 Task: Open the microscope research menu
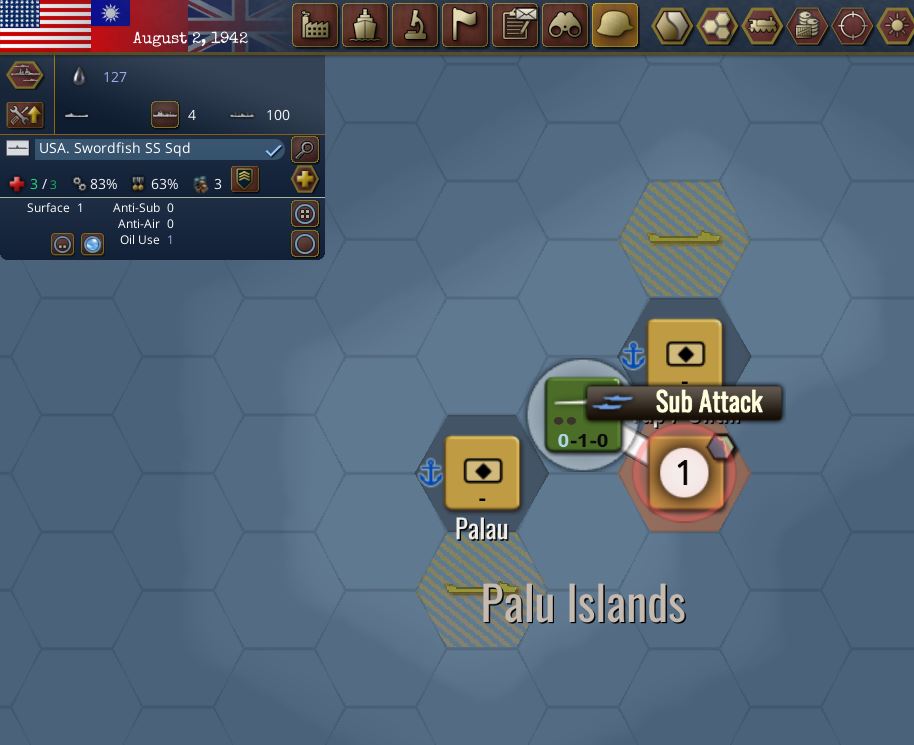click(x=415, y=25)
